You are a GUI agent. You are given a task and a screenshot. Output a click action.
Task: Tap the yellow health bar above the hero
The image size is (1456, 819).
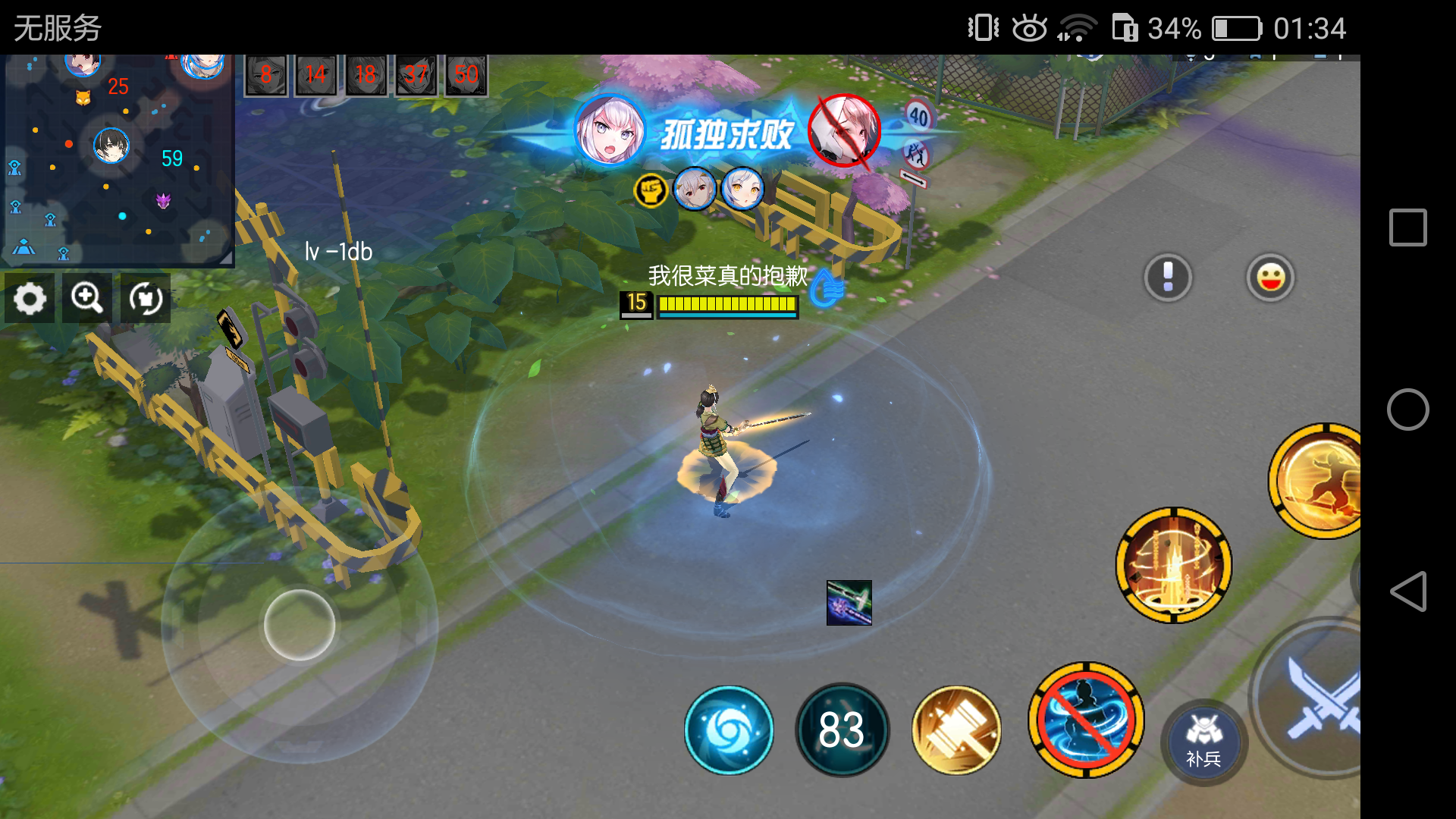coord(727,306)
